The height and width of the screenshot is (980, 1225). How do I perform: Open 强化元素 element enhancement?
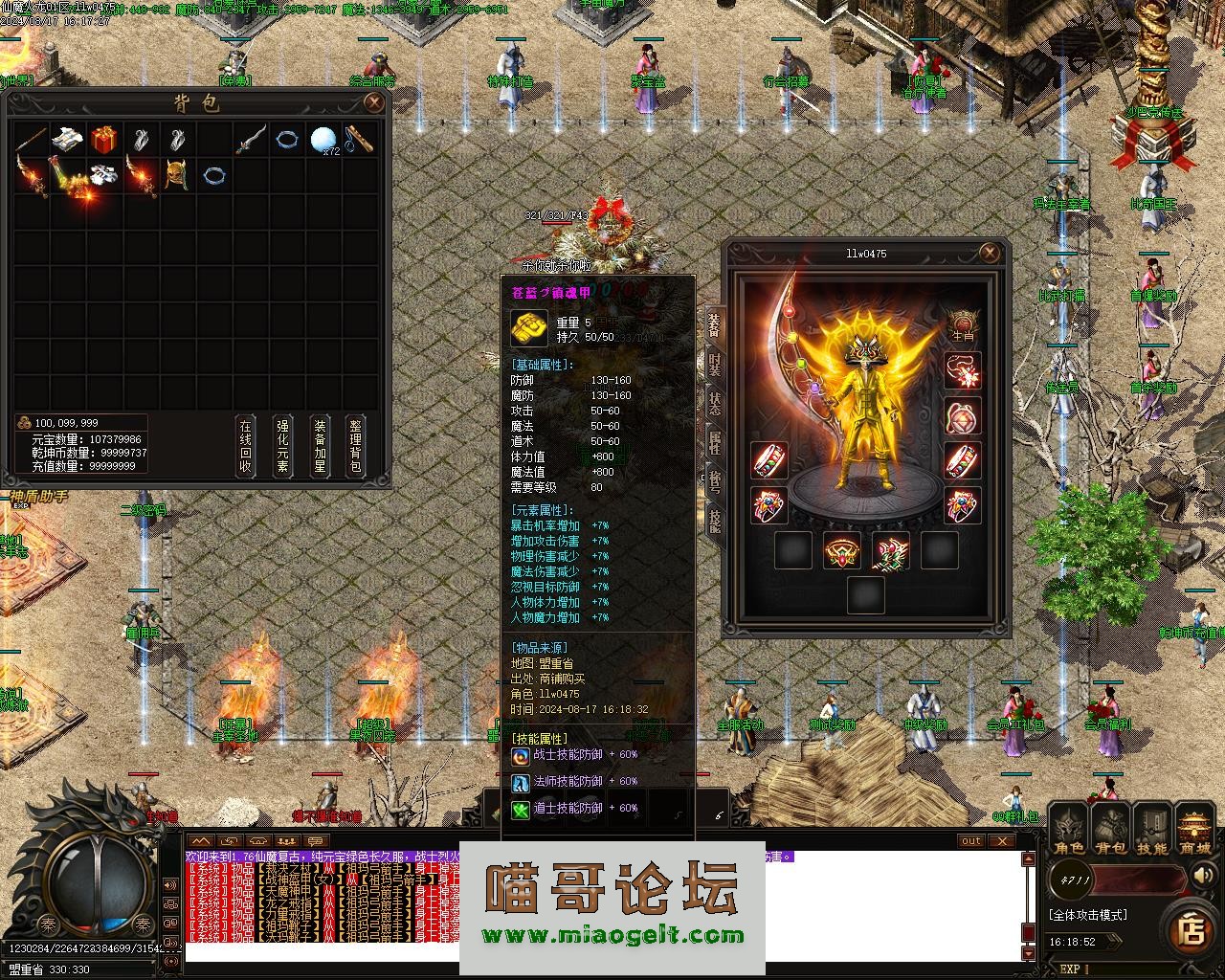point(282,446)
